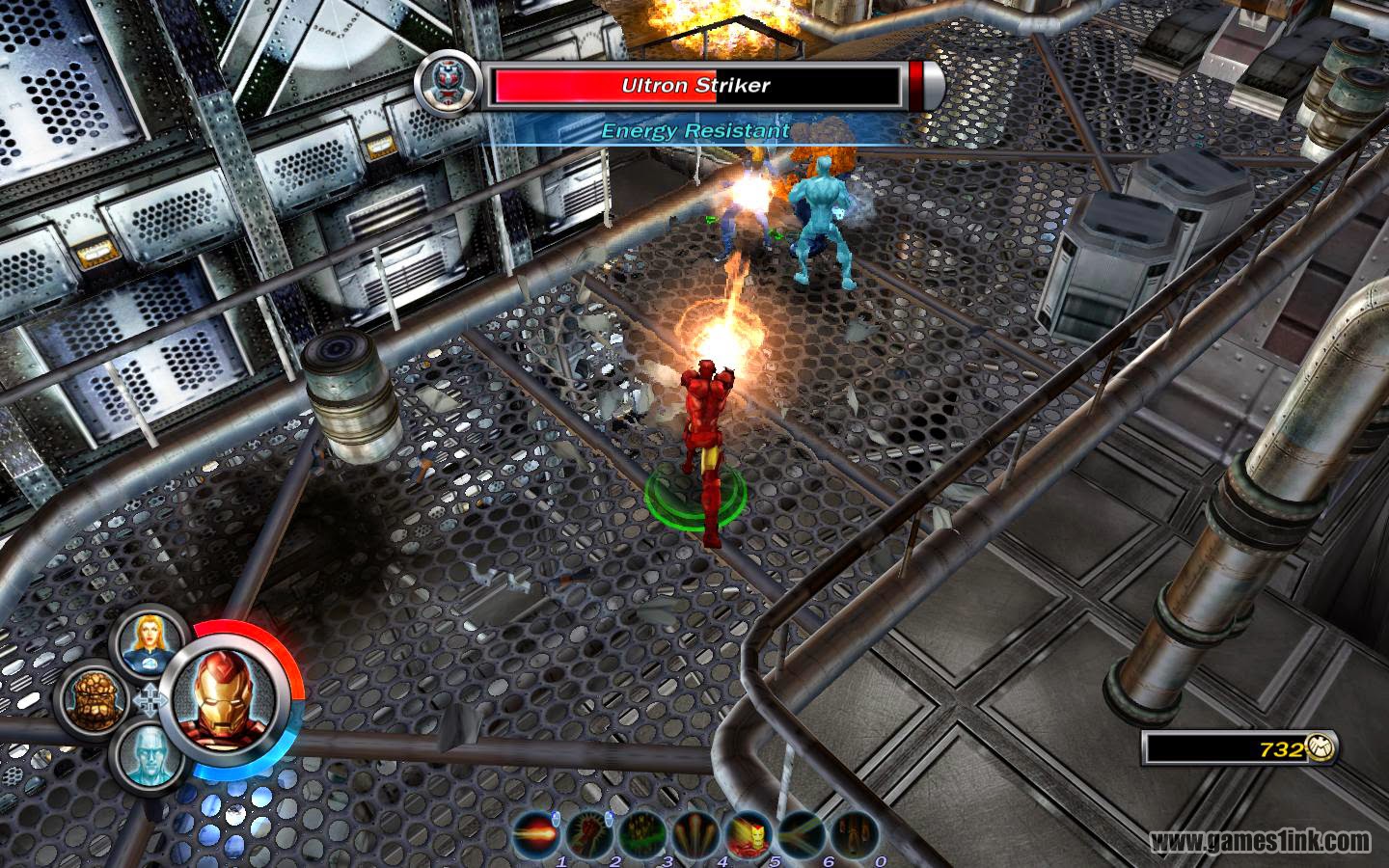Activate the Iron Man flying charge ability
The height and width of the screenshot is (868, 1389).
tap(749, 832)
